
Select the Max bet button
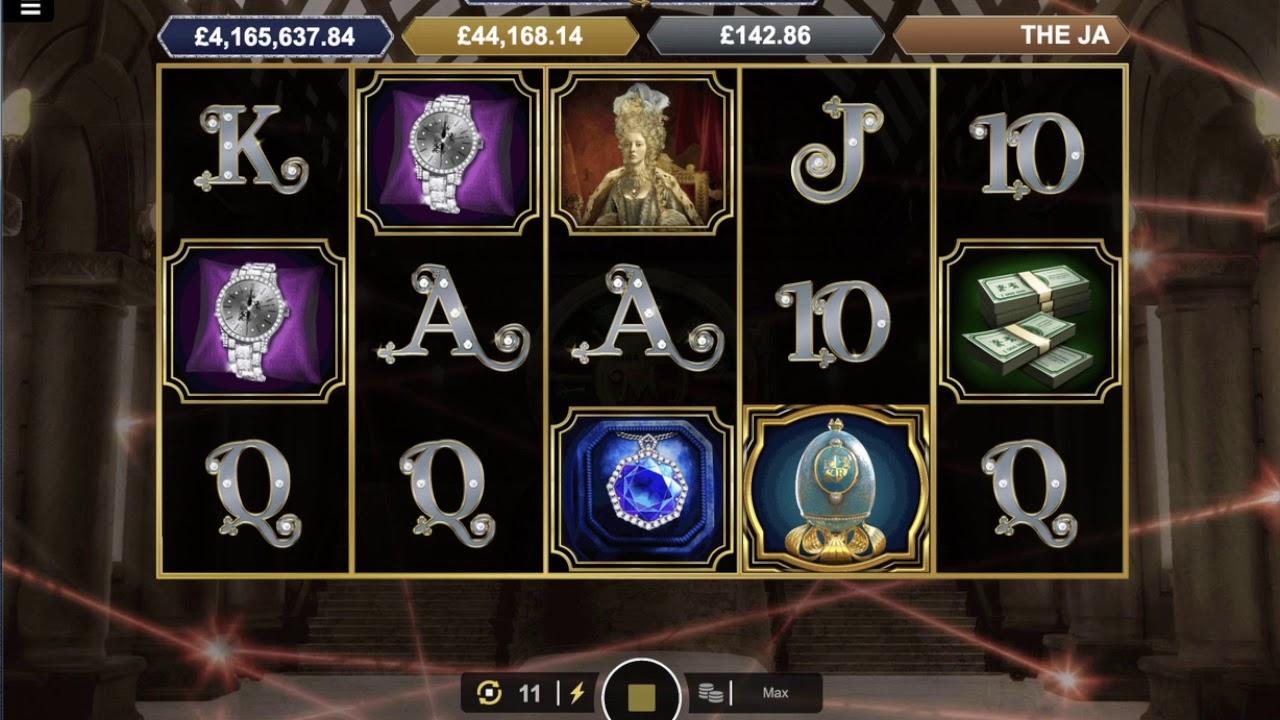tap(775, 693)
